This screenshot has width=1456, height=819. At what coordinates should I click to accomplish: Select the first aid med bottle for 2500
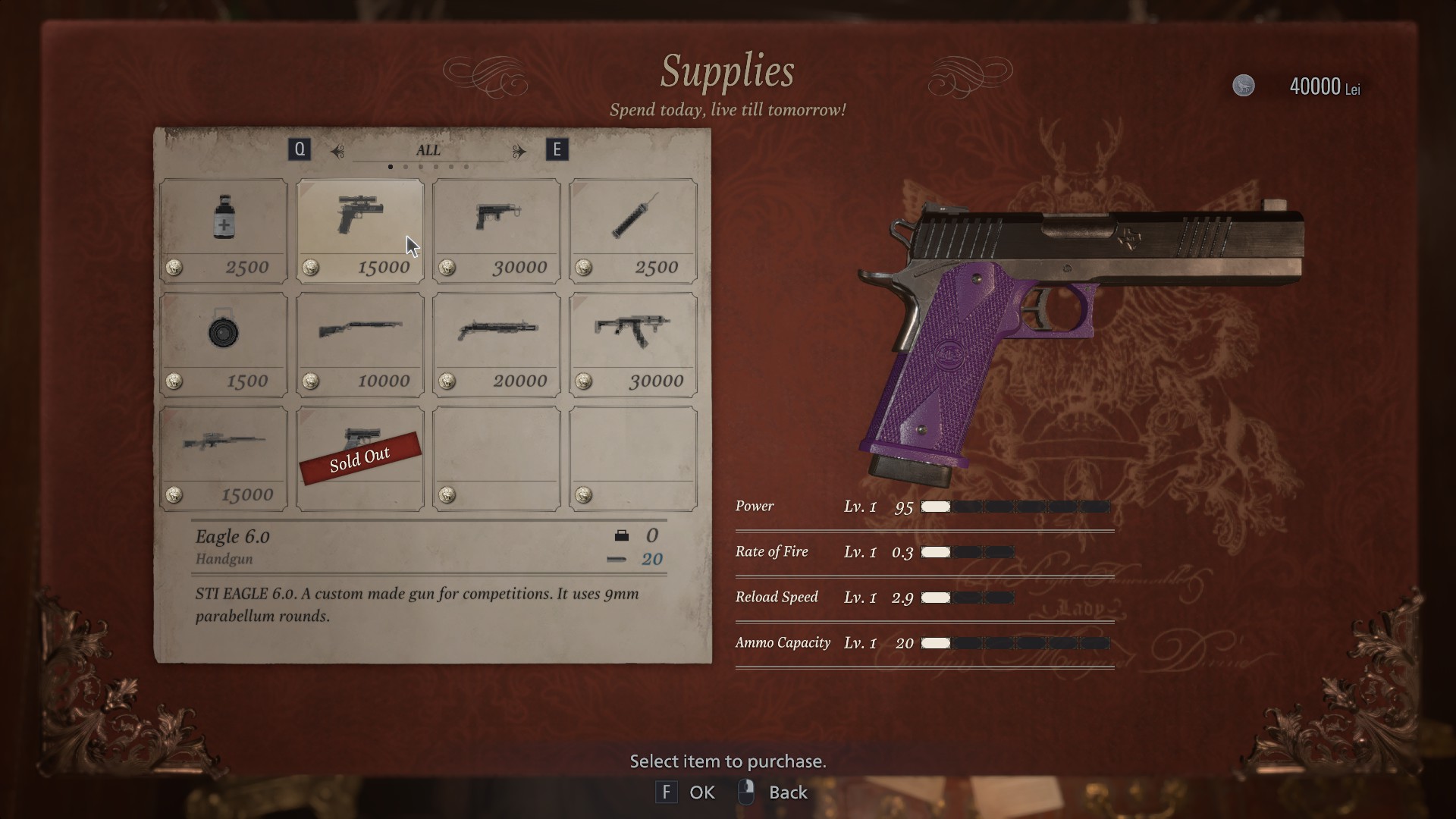pos(224,231)
